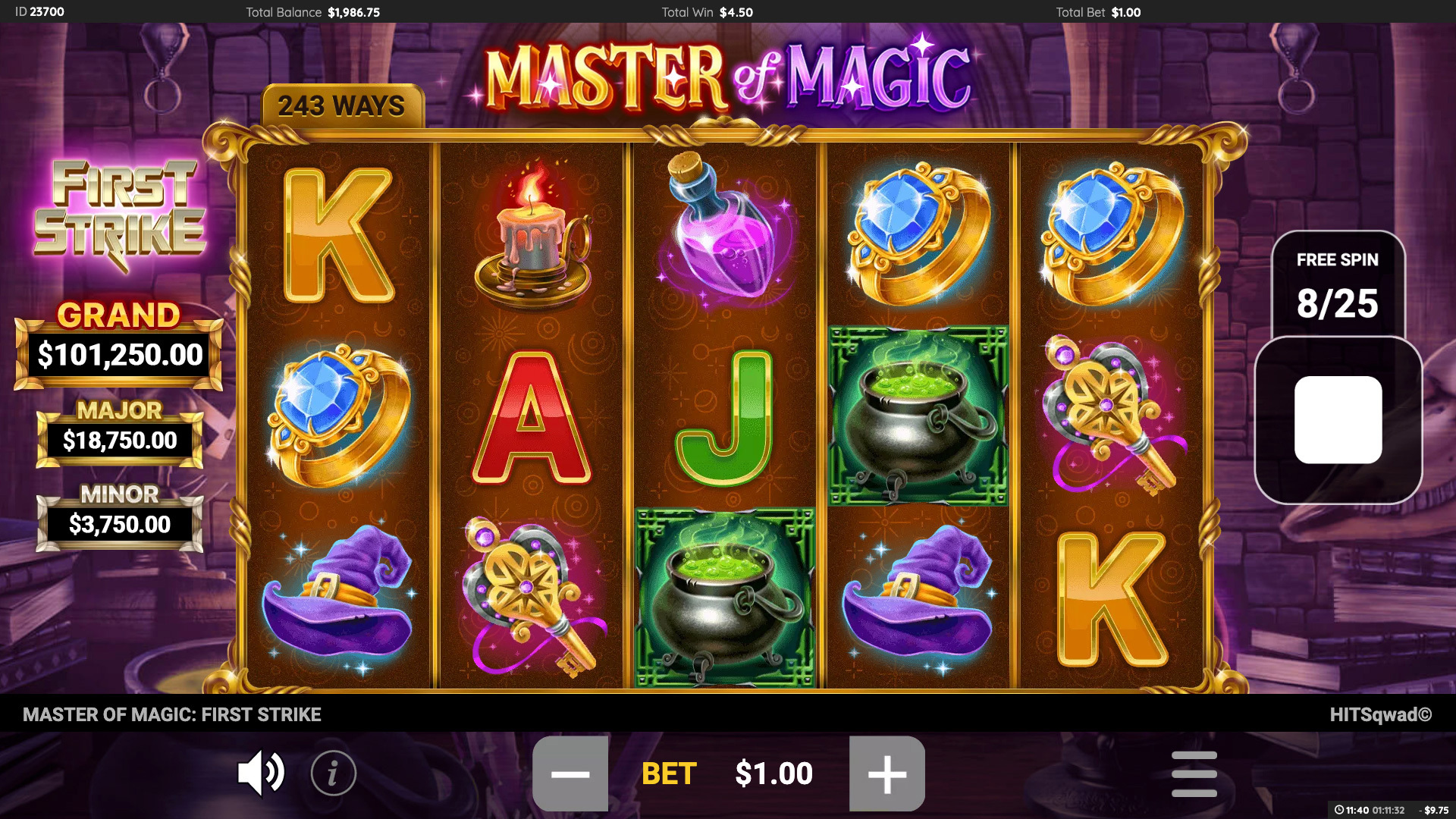
Task: Increase the bet with the plus button
Action: [887, 773]
